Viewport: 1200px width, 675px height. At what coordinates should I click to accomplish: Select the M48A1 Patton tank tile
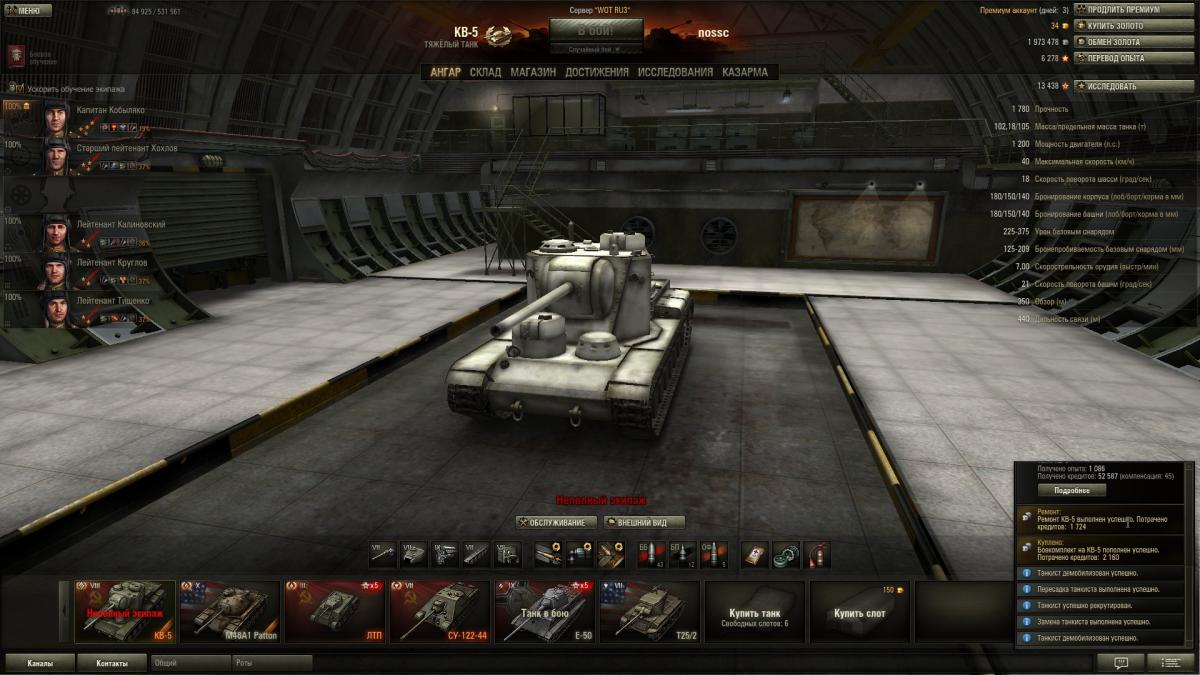[230, 611]
